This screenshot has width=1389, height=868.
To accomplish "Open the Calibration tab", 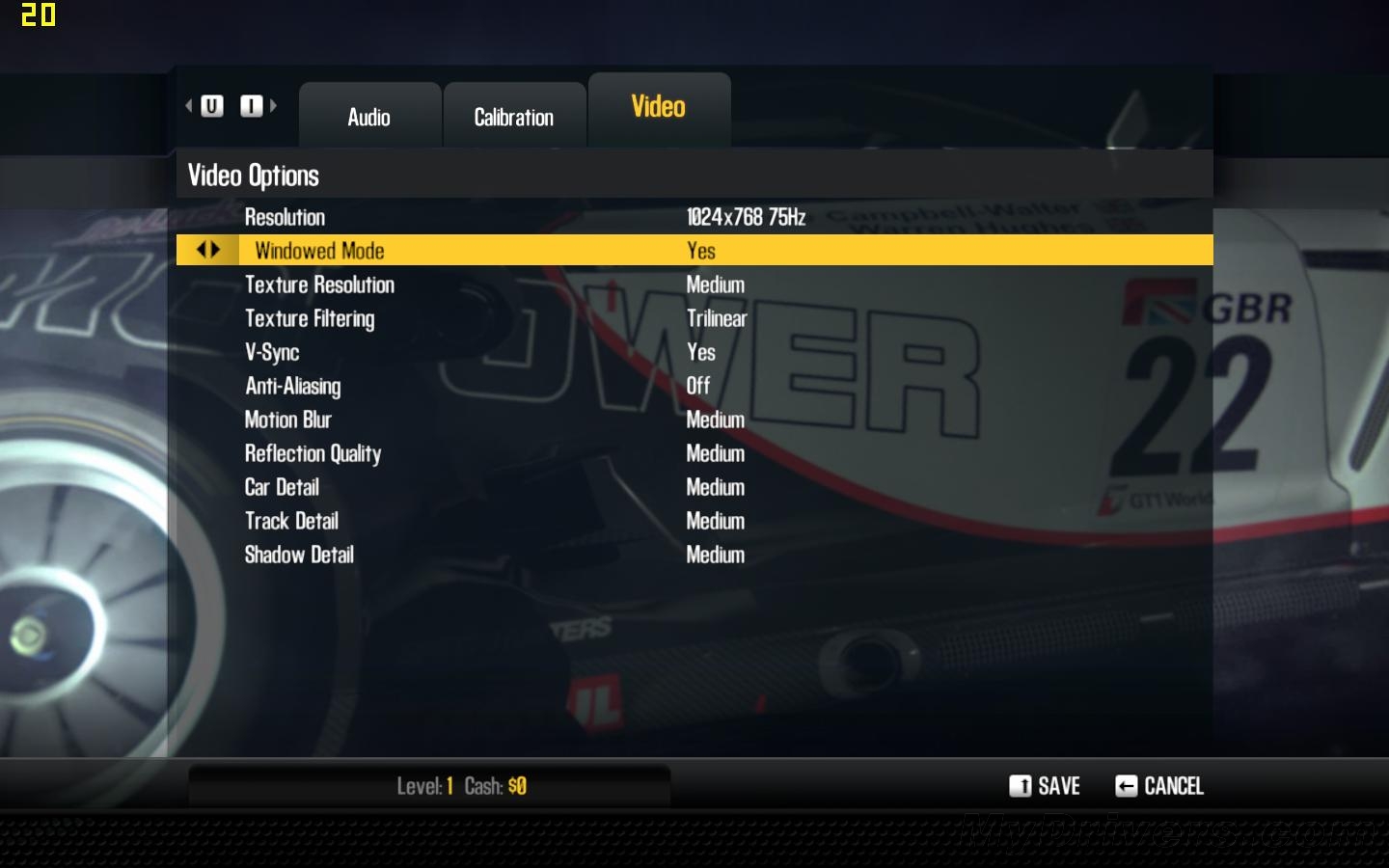I will [x=514, y=117].
